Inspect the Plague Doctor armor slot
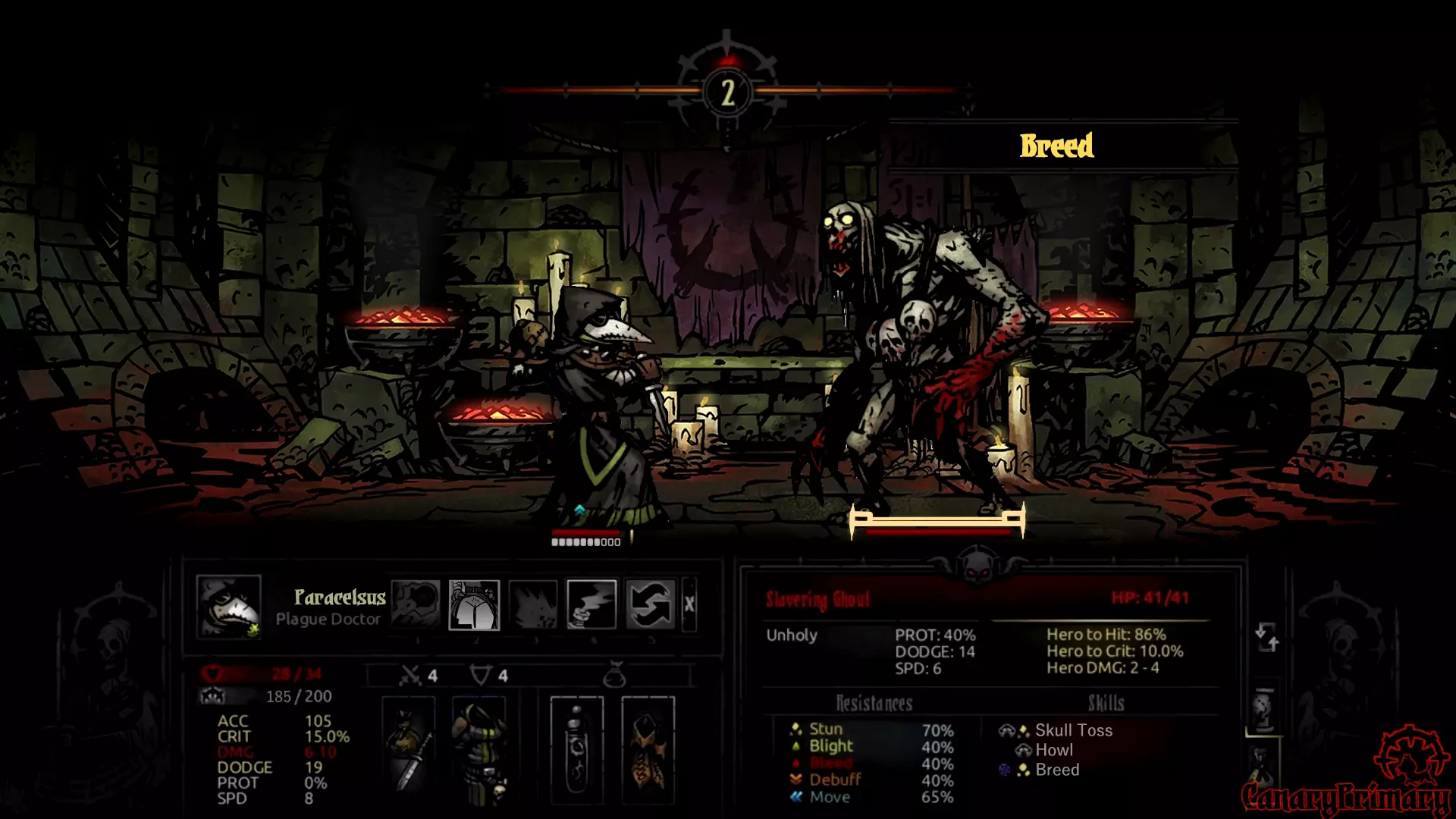Screen dimensions: 1456x819 point(479,749)
